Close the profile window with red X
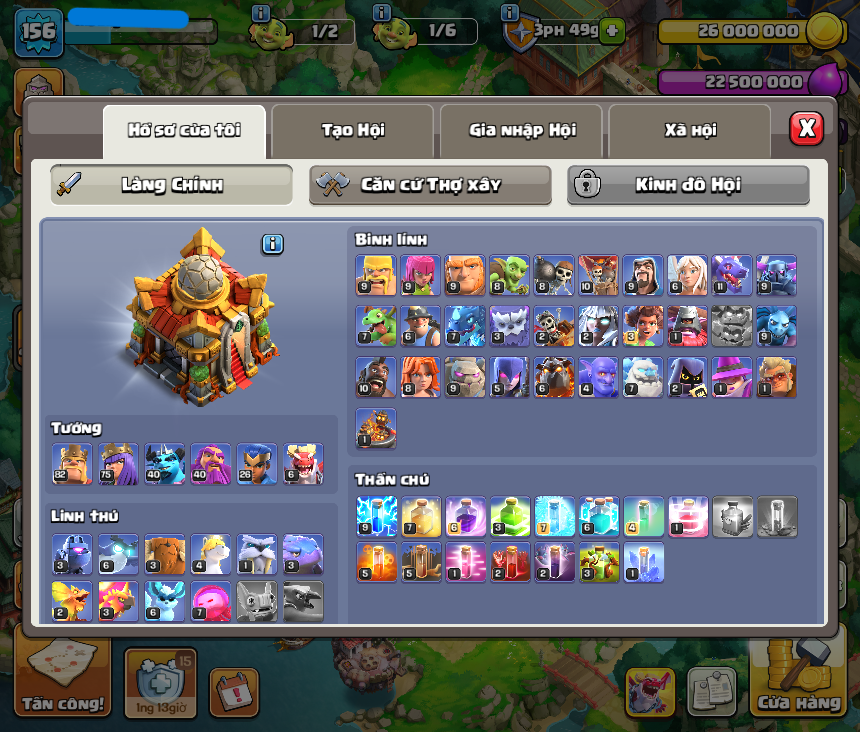This screenshot has height=732, width=860. point(806,128)
